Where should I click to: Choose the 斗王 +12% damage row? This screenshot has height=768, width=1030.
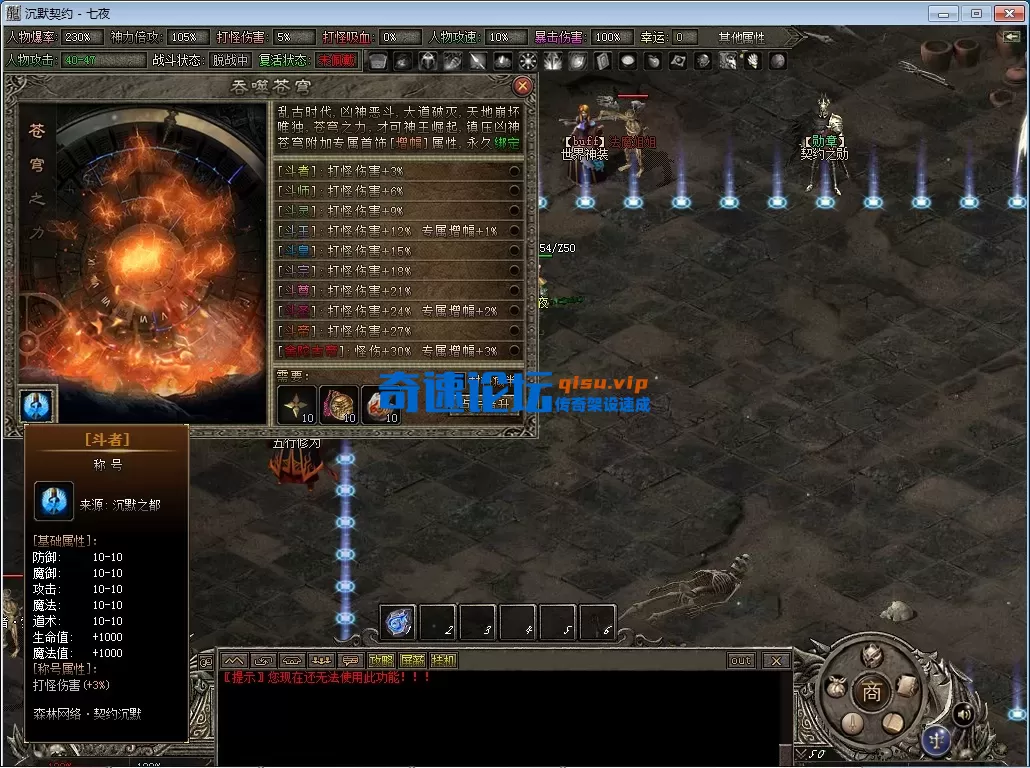point(398,231)
